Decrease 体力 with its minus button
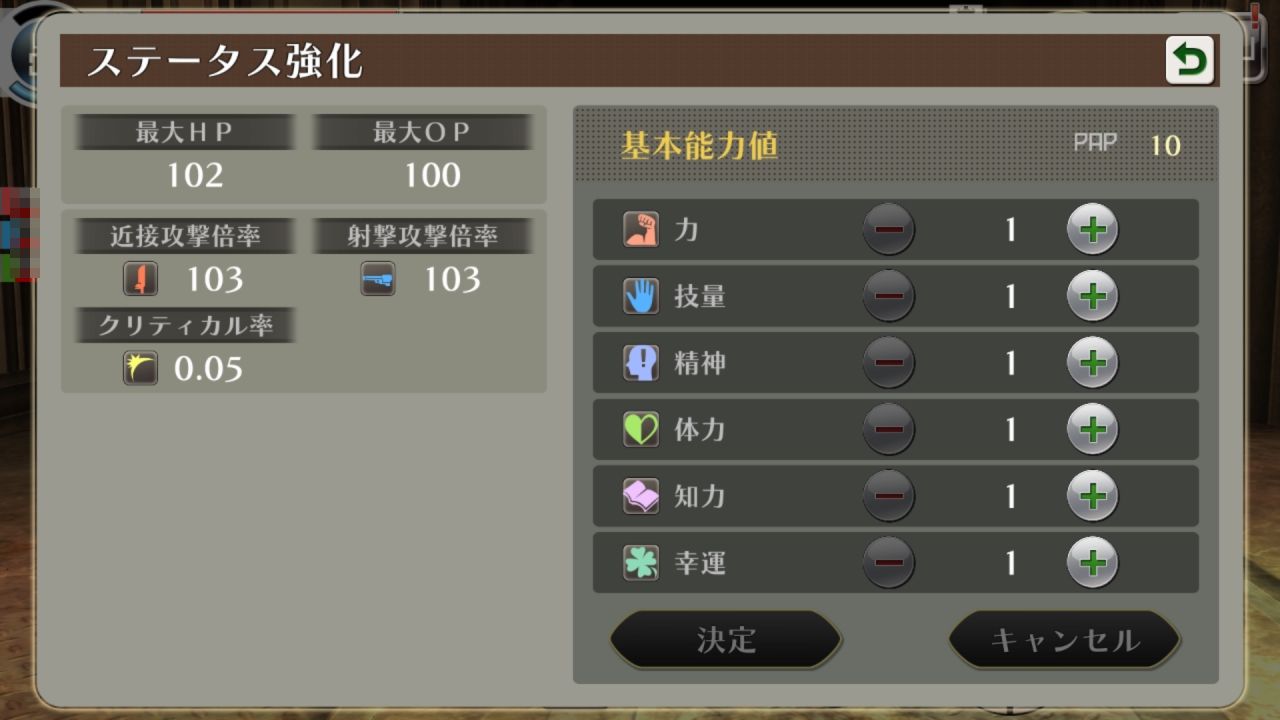 (x=889, y=430)
